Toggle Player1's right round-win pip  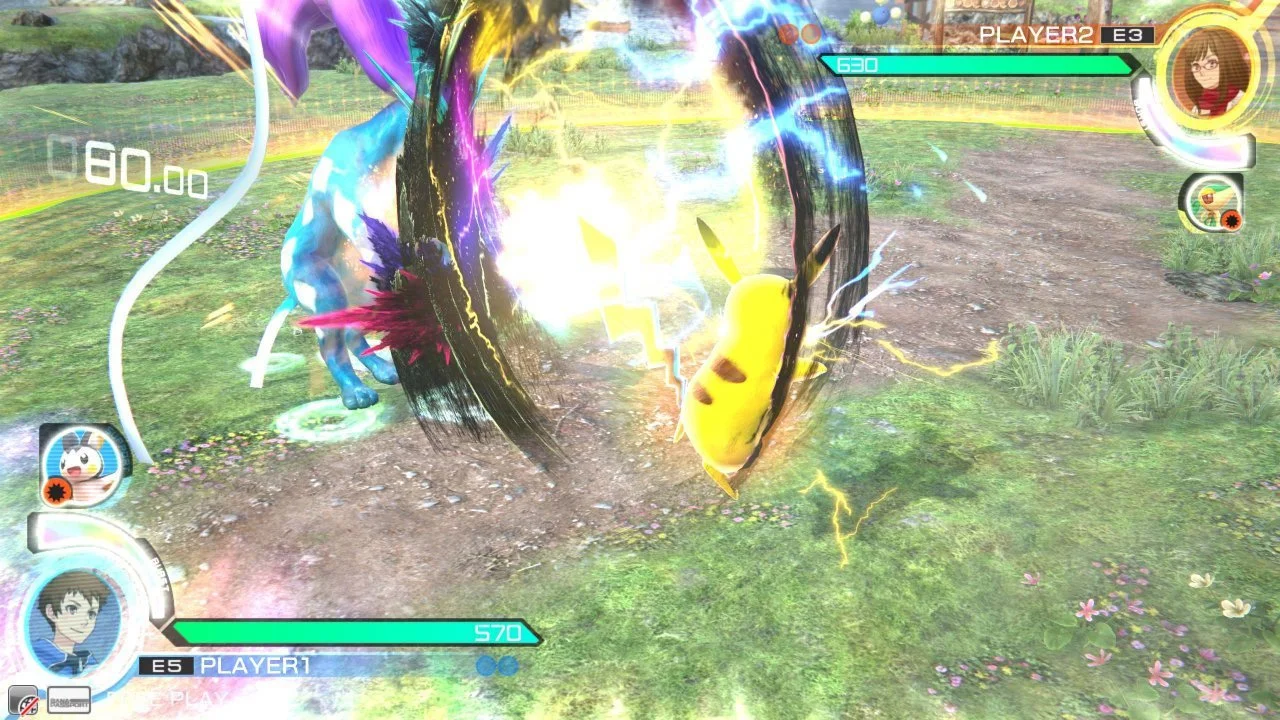[x=508, y=665]
